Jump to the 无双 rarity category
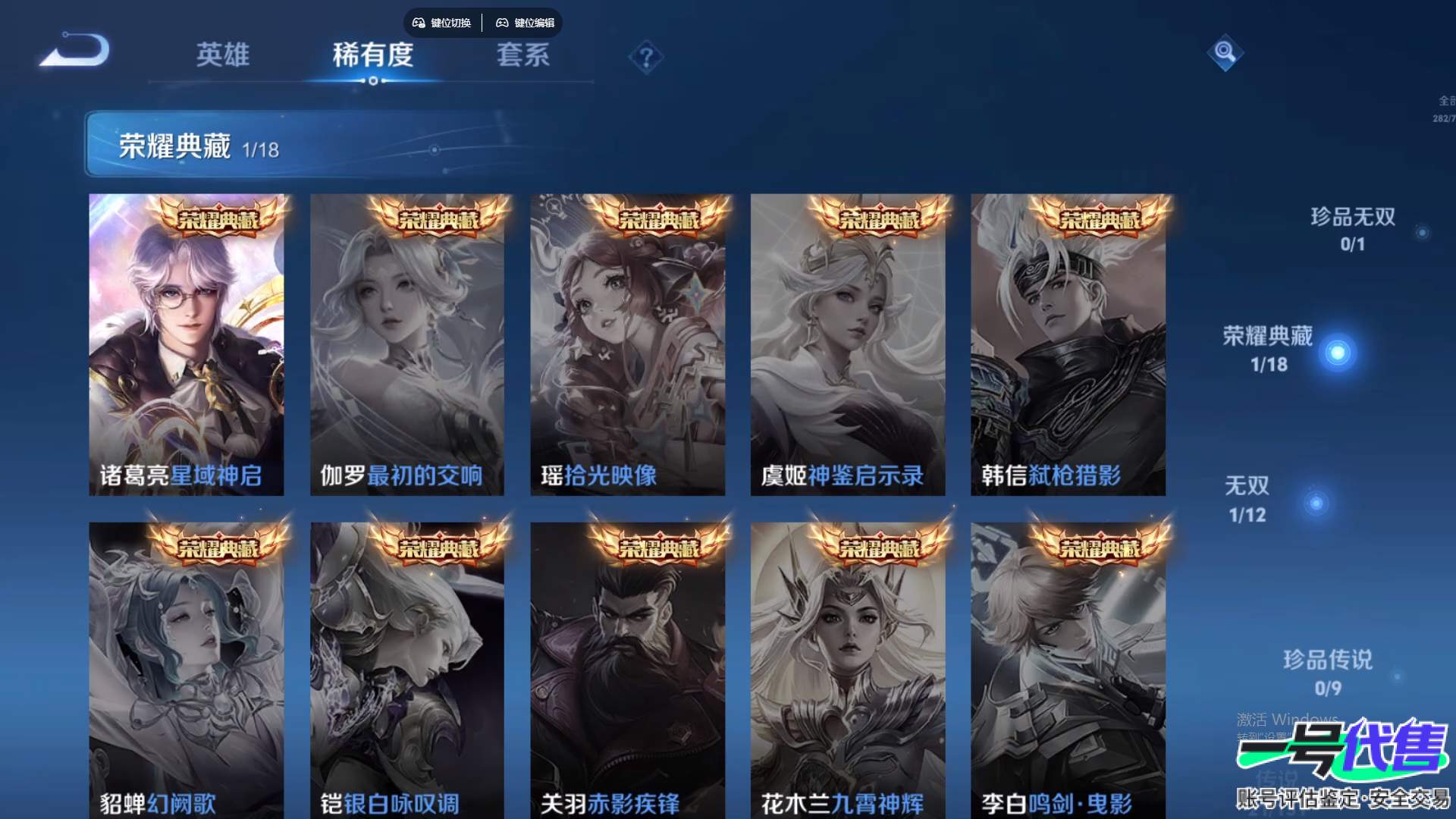 (x=1248, y=499)
